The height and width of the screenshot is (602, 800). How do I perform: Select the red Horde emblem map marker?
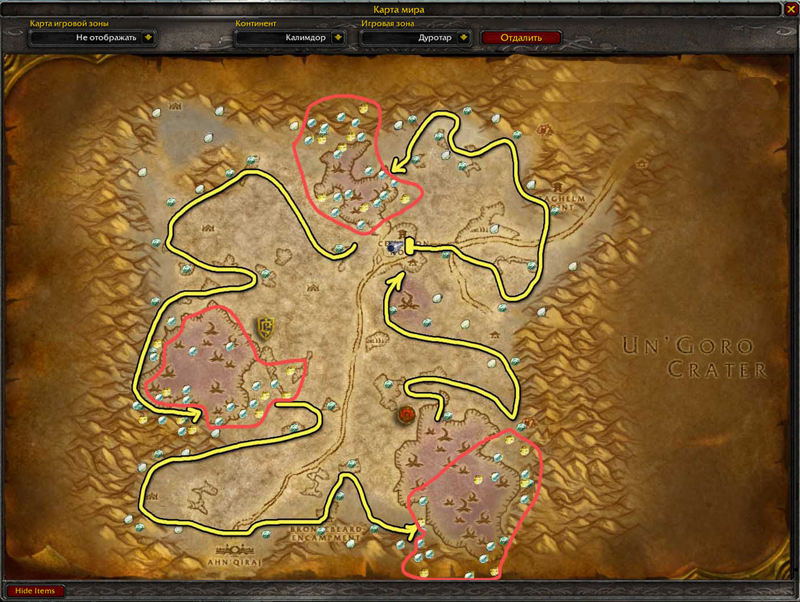click(x=407, y=414)
